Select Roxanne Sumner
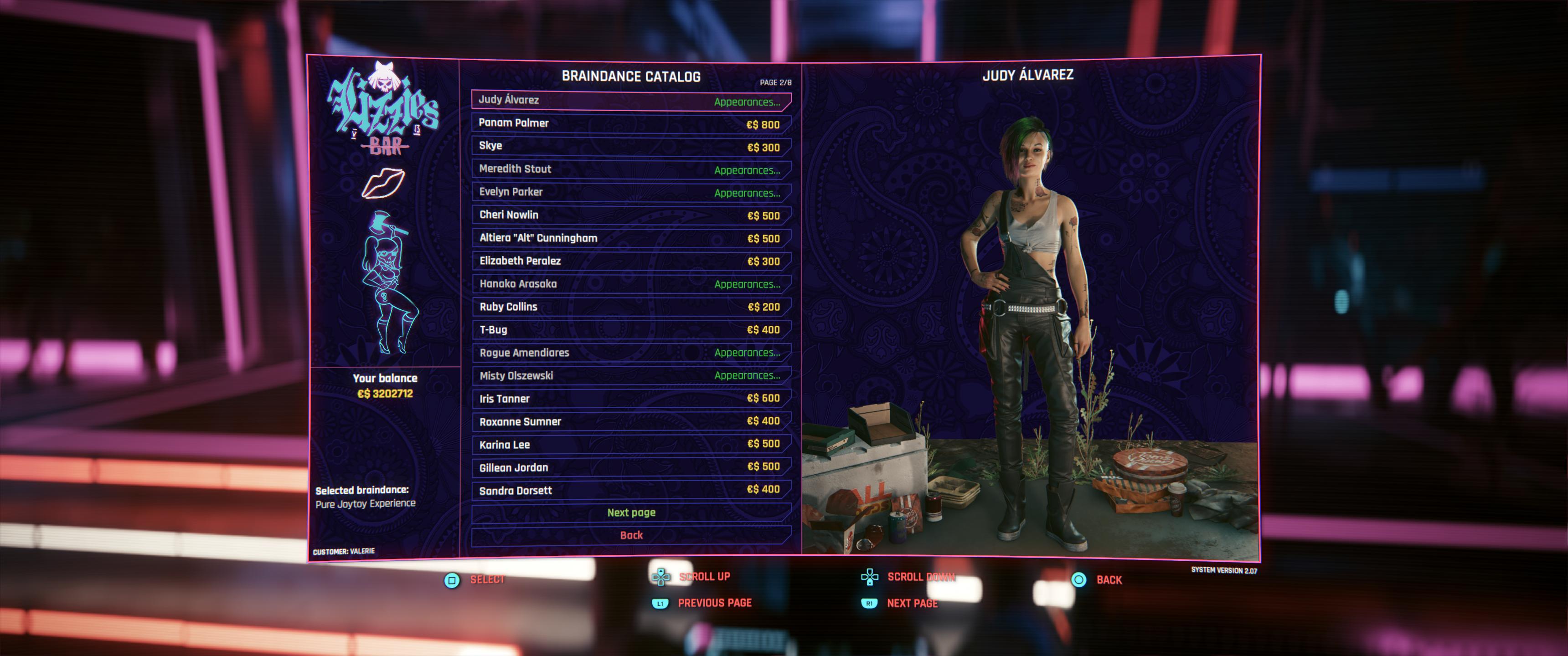1568x656 pixels. point(630,422)
